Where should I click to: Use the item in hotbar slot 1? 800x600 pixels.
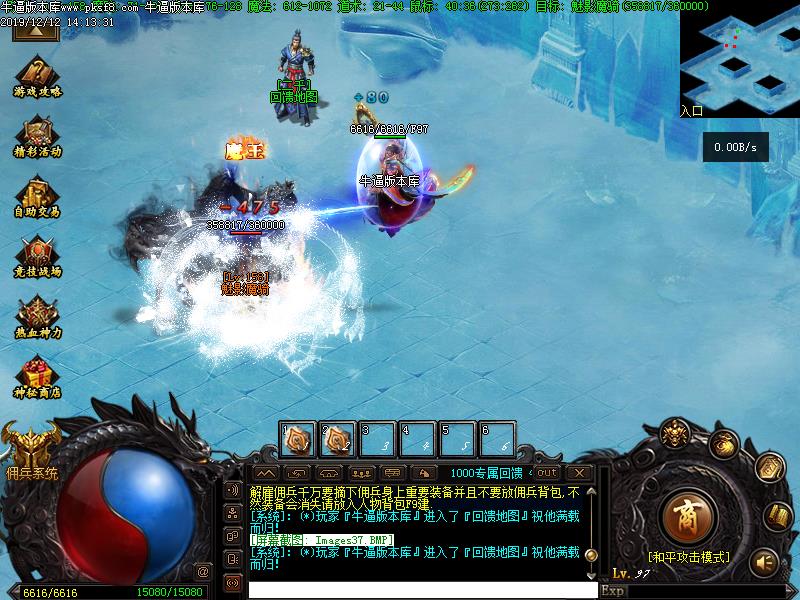click(x=299, y=438)
